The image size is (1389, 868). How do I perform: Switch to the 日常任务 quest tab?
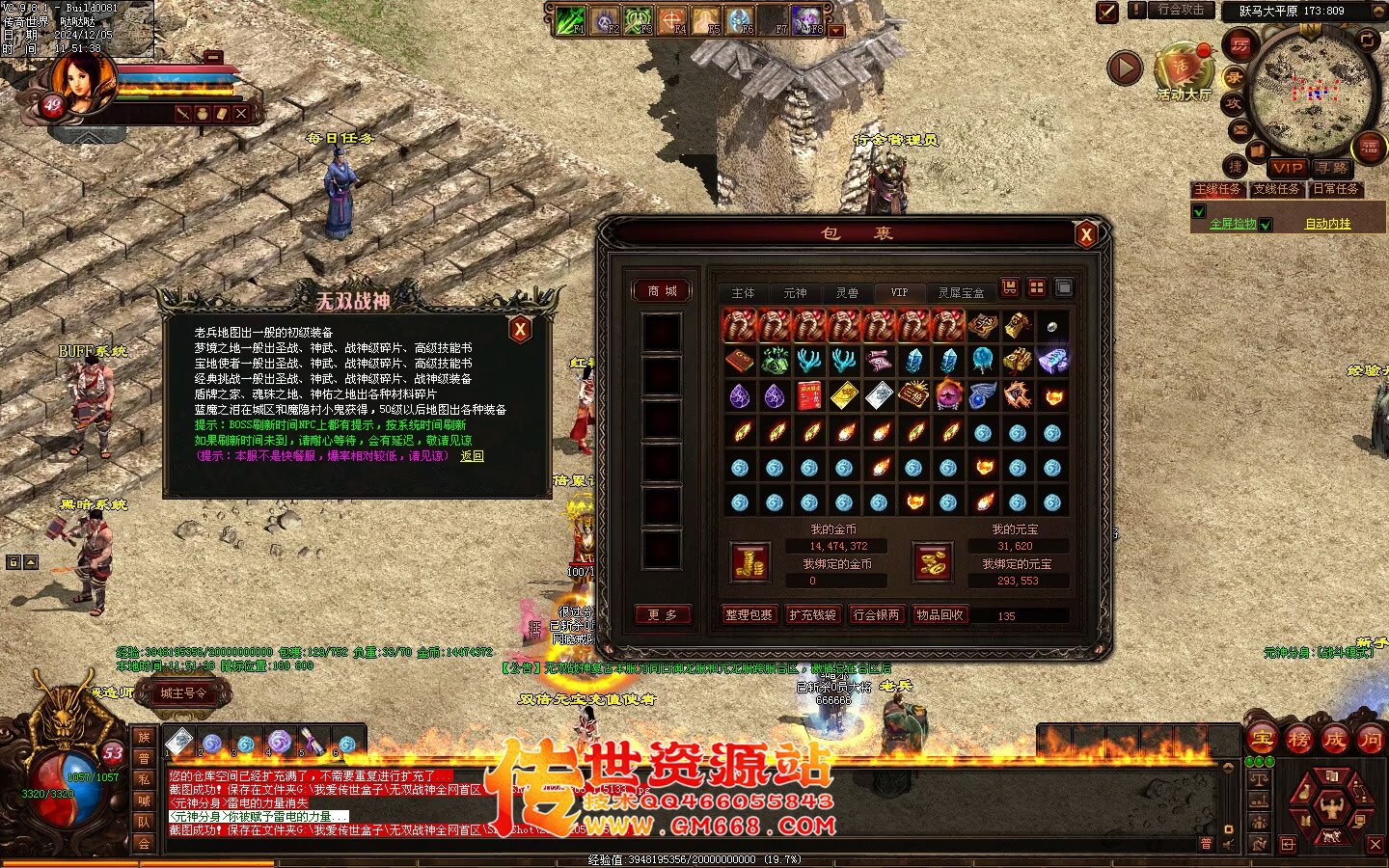coord(1336,190)
